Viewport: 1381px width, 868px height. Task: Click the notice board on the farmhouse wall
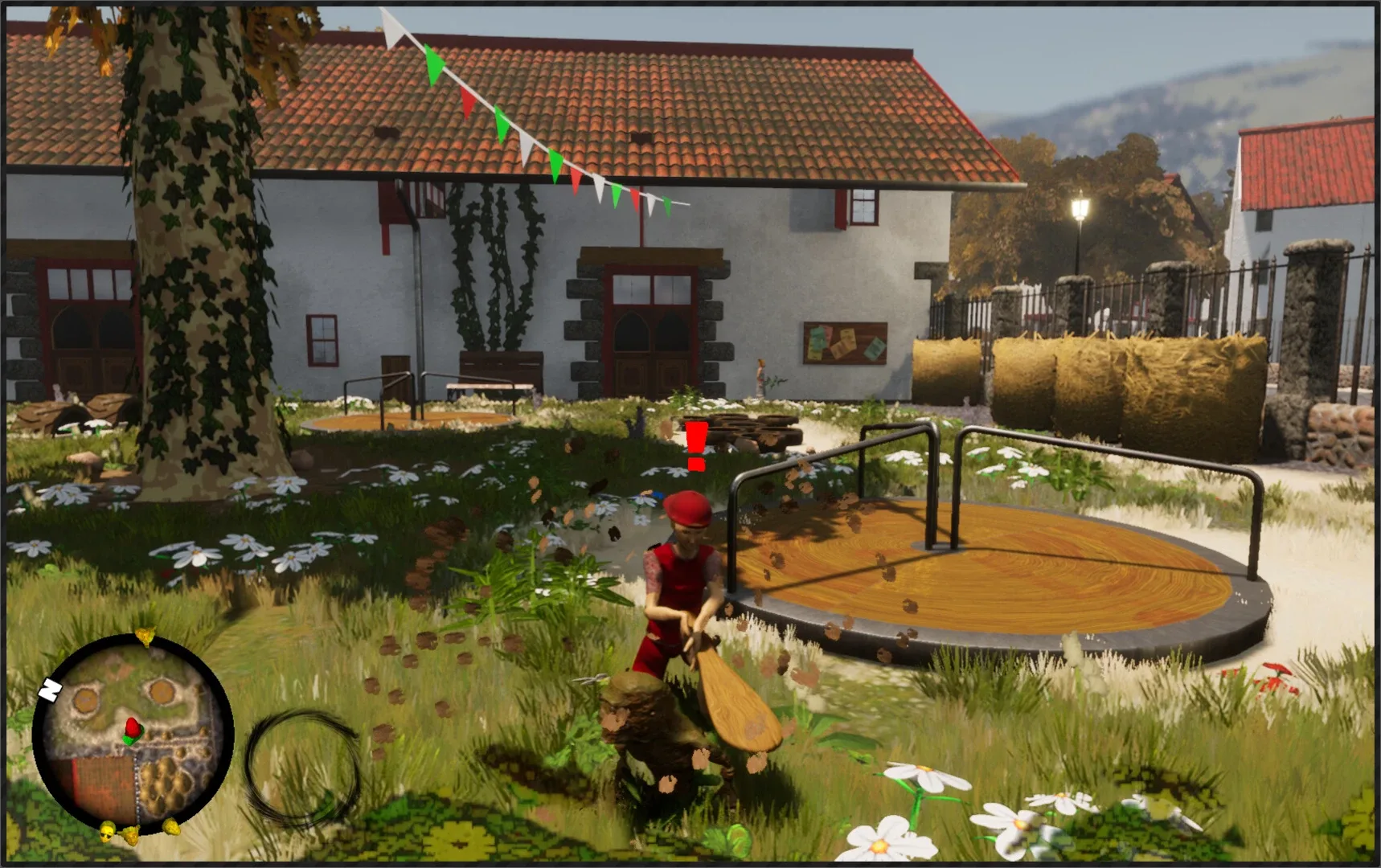tap(844, 344)
